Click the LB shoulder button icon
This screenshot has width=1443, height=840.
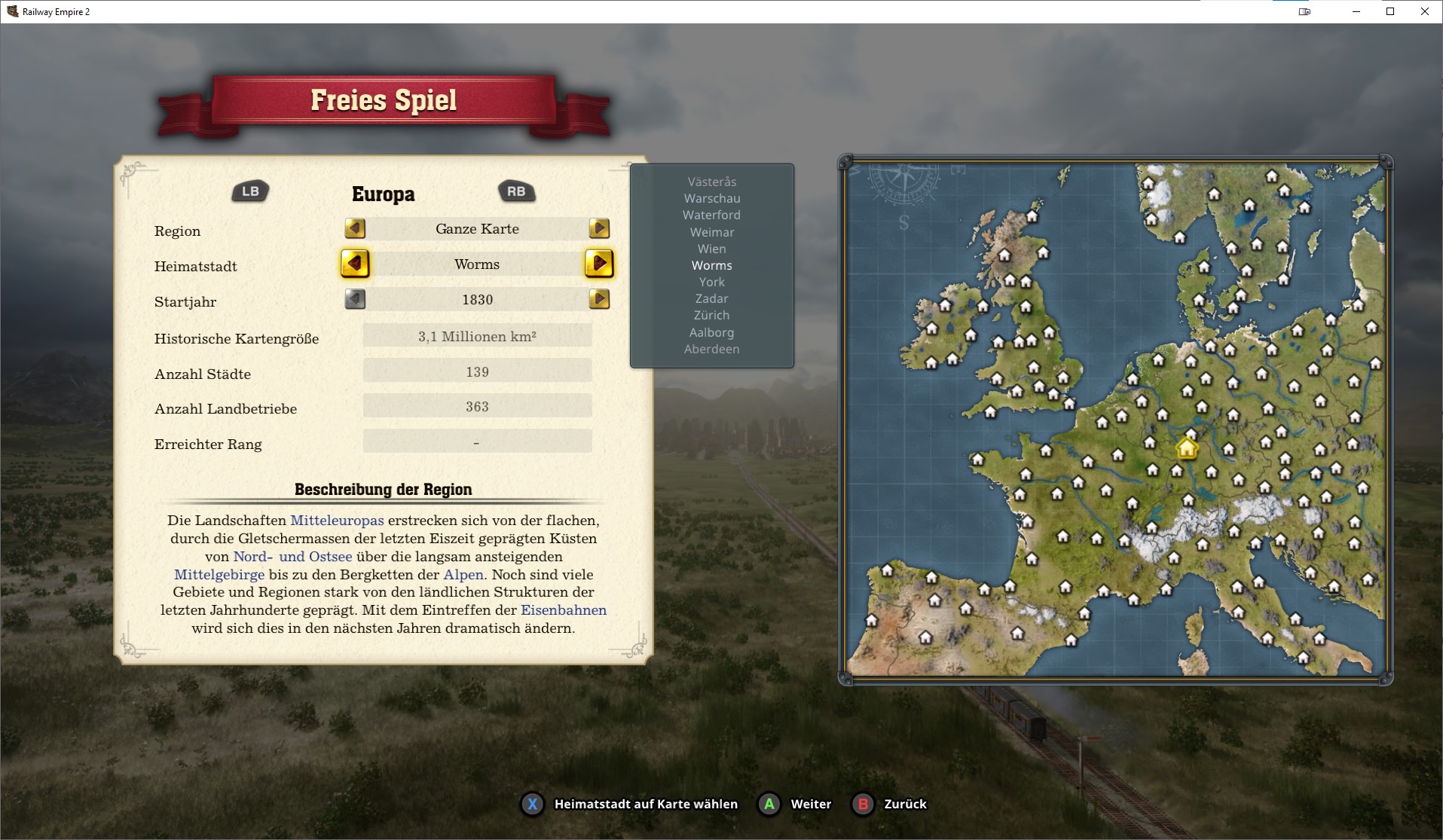point(249,191)
